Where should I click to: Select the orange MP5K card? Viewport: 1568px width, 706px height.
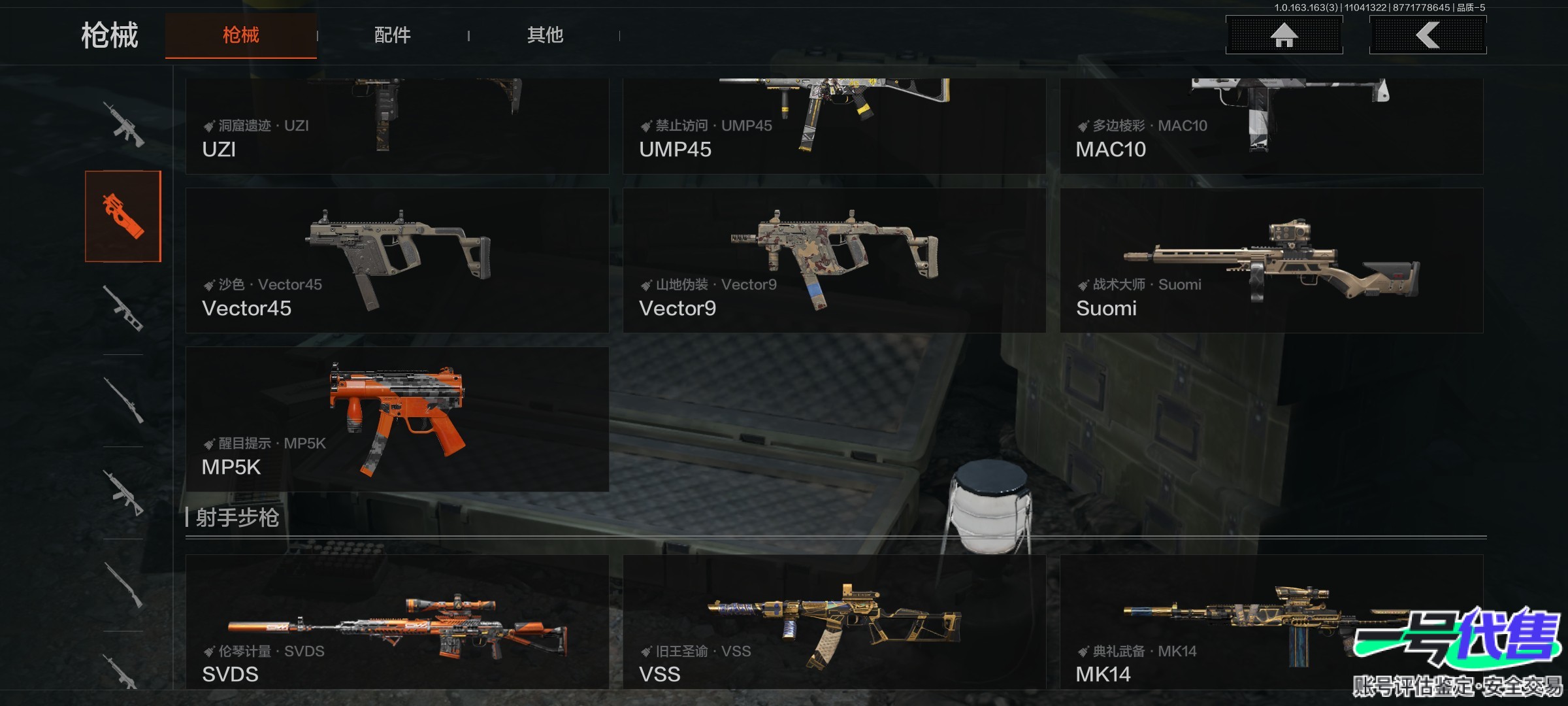coord(397,419)
